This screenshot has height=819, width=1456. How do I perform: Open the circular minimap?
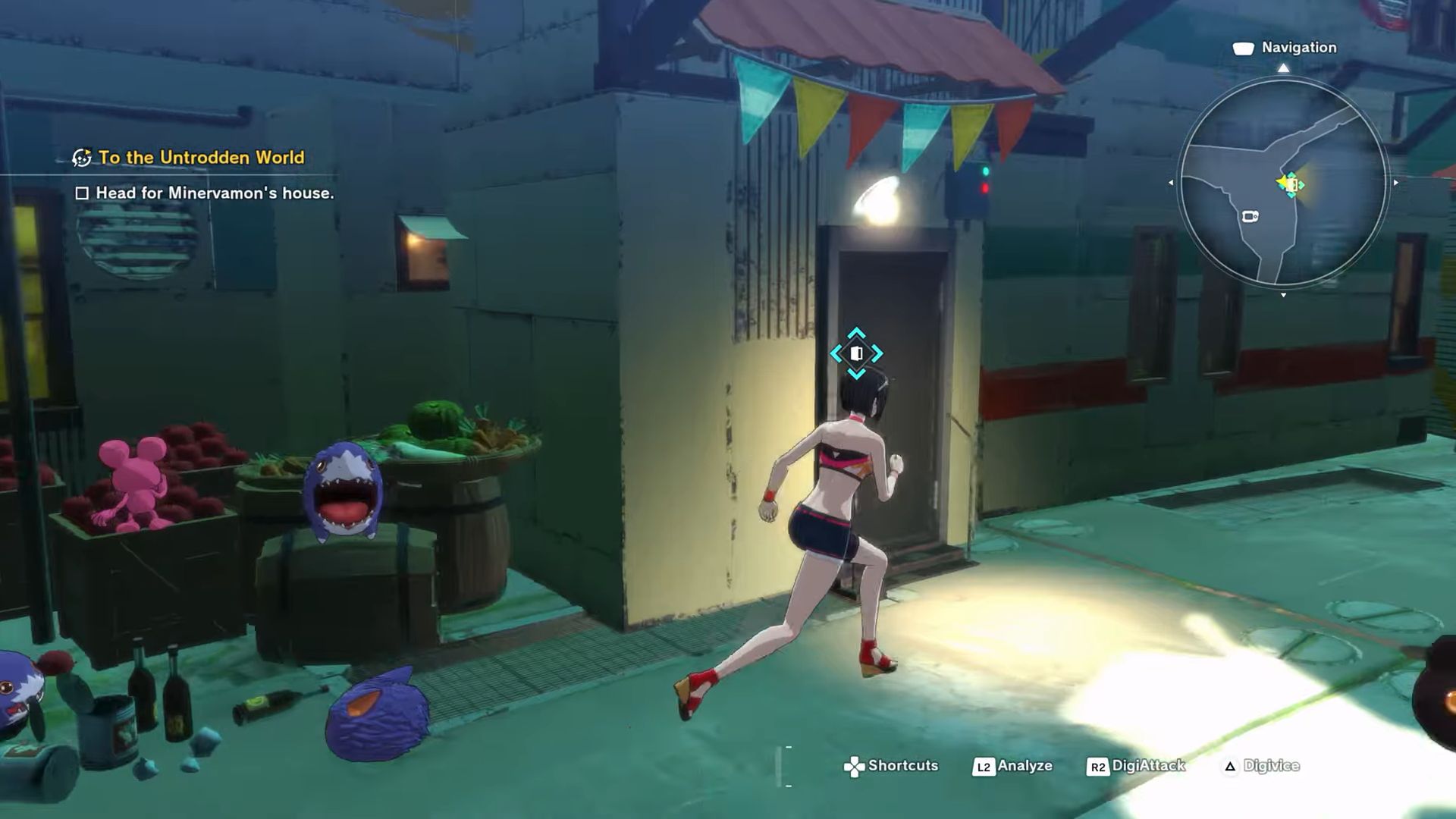pos(1283,182)
